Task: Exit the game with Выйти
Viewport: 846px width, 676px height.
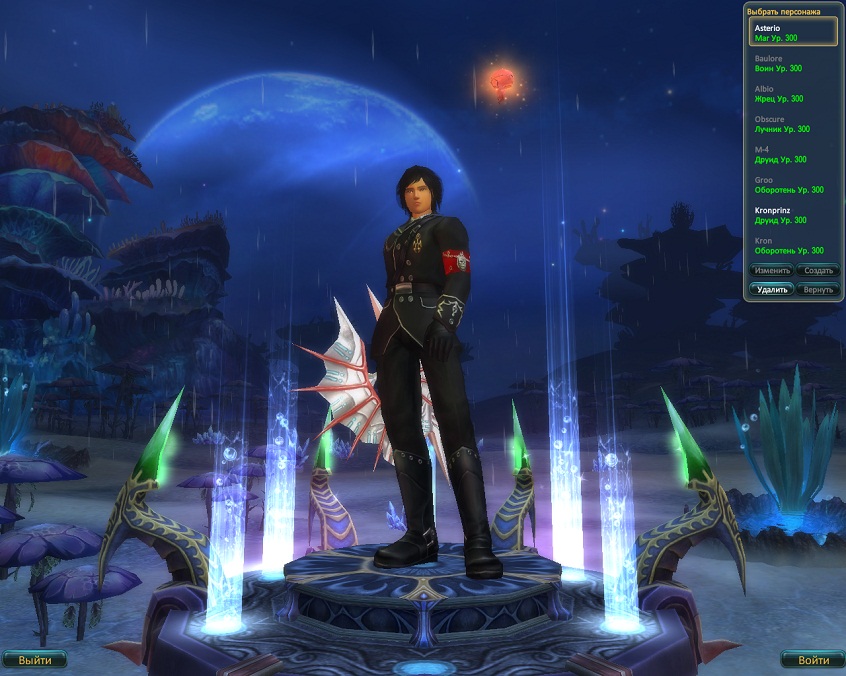Action: coord(35,660)
